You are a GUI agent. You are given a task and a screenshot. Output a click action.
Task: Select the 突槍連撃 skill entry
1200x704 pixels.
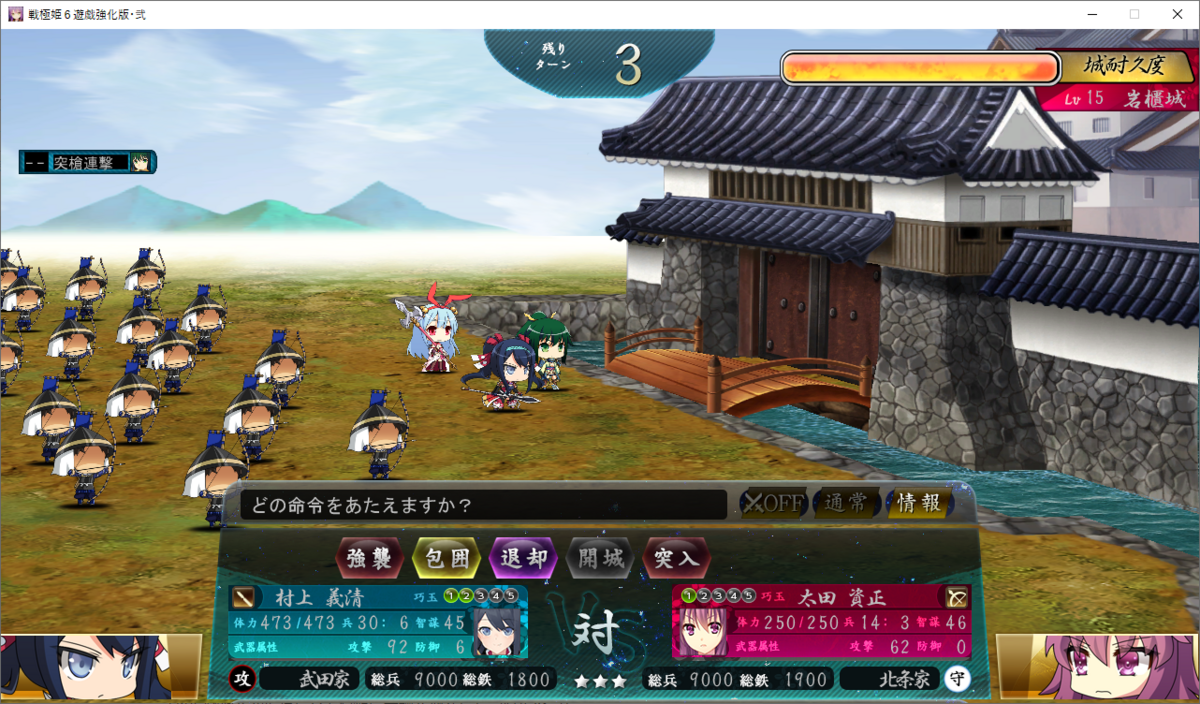point(88,162)
